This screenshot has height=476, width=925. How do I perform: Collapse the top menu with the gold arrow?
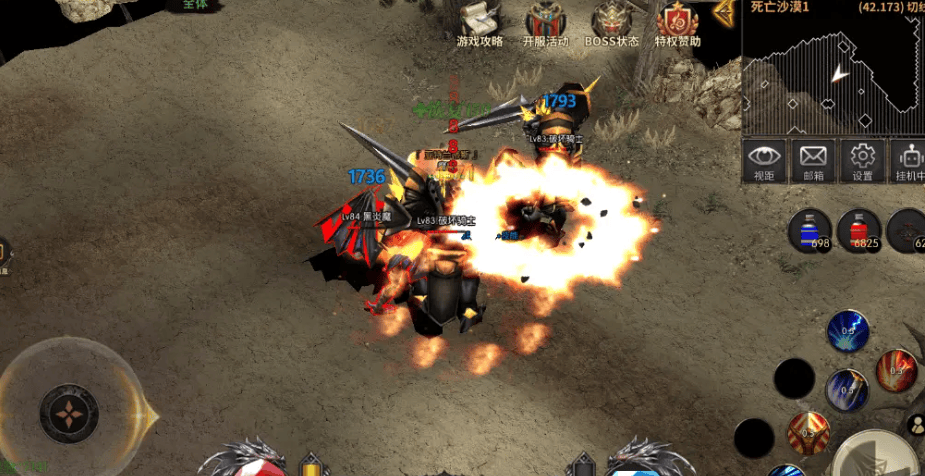tap(725, 14)
